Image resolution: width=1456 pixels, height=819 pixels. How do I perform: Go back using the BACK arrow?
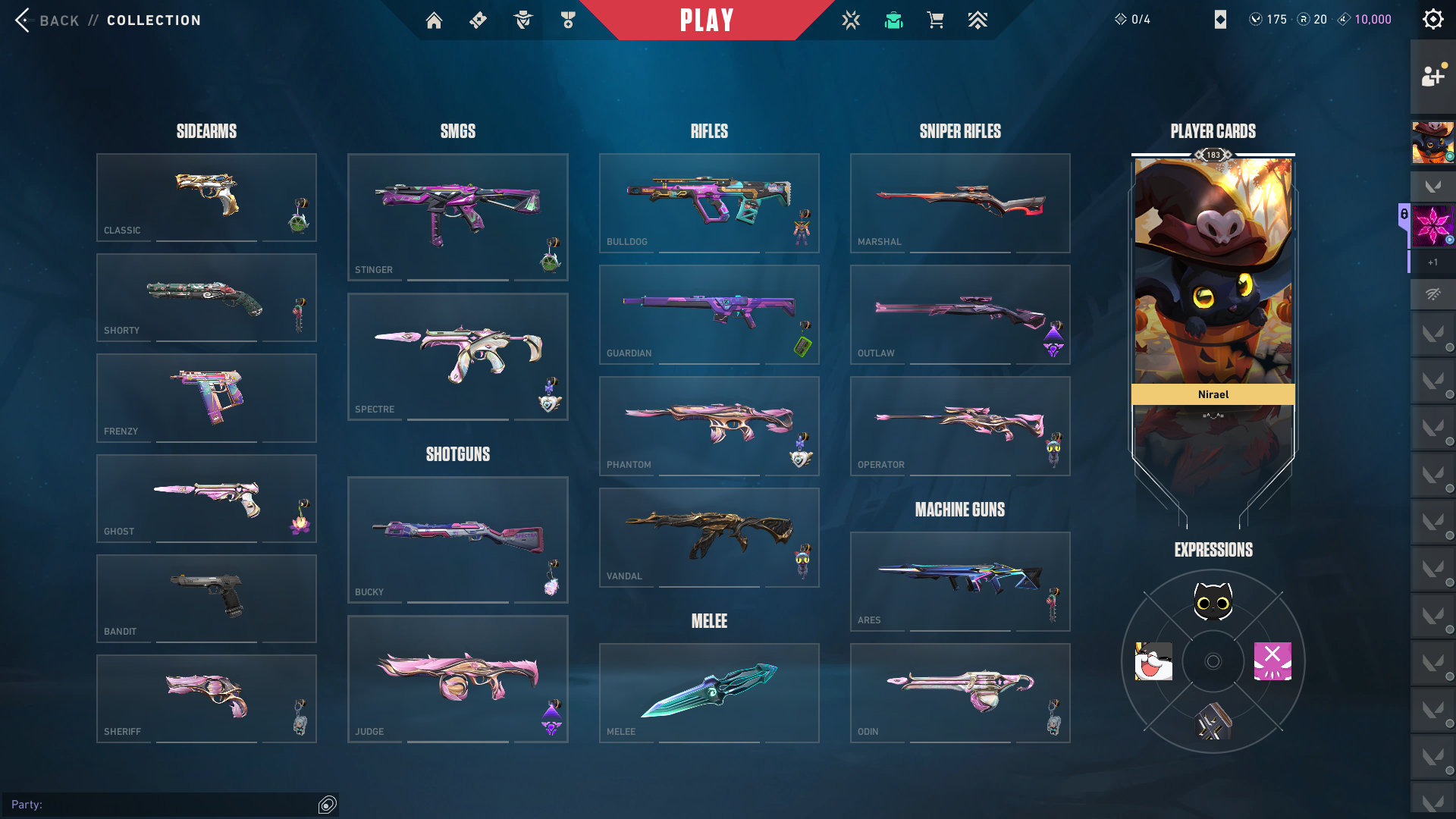[24, 20]
